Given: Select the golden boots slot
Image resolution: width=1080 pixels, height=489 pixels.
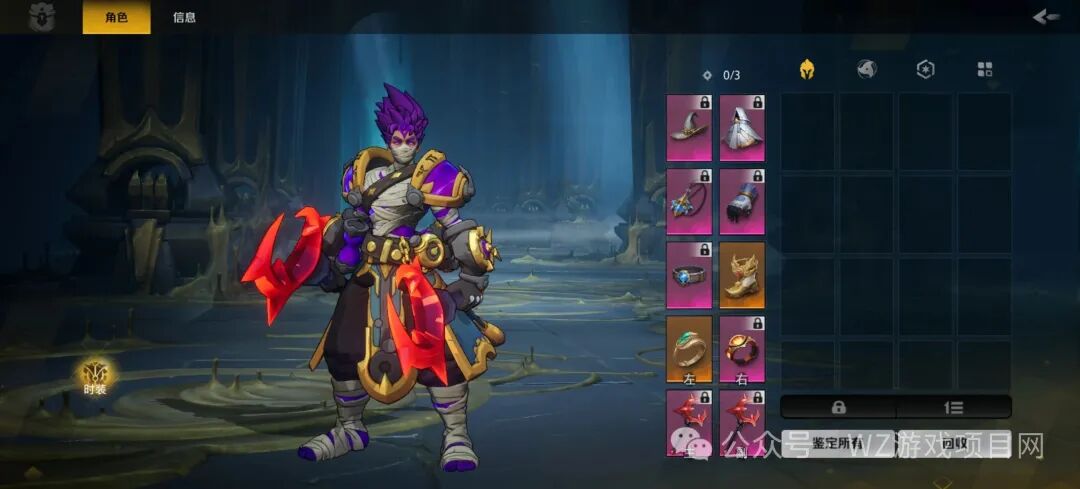Looking at the screenshot, I should point(742,275).
